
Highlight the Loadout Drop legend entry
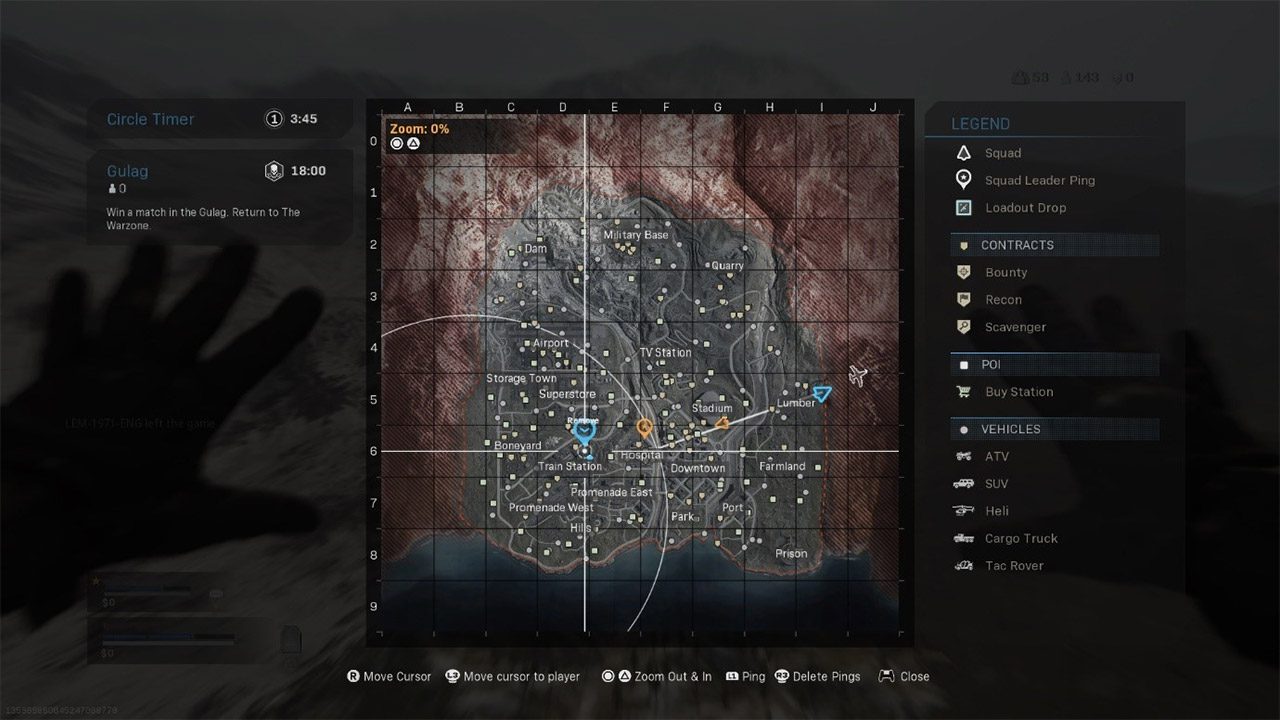(1025, 208)
